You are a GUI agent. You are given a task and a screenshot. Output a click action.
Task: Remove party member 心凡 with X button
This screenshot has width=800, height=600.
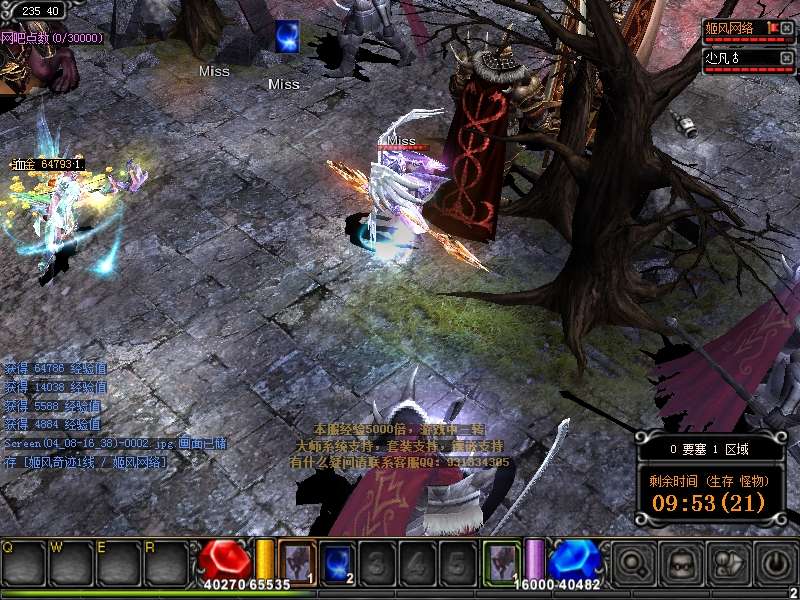pyautogui.click(x=788, y=58)
